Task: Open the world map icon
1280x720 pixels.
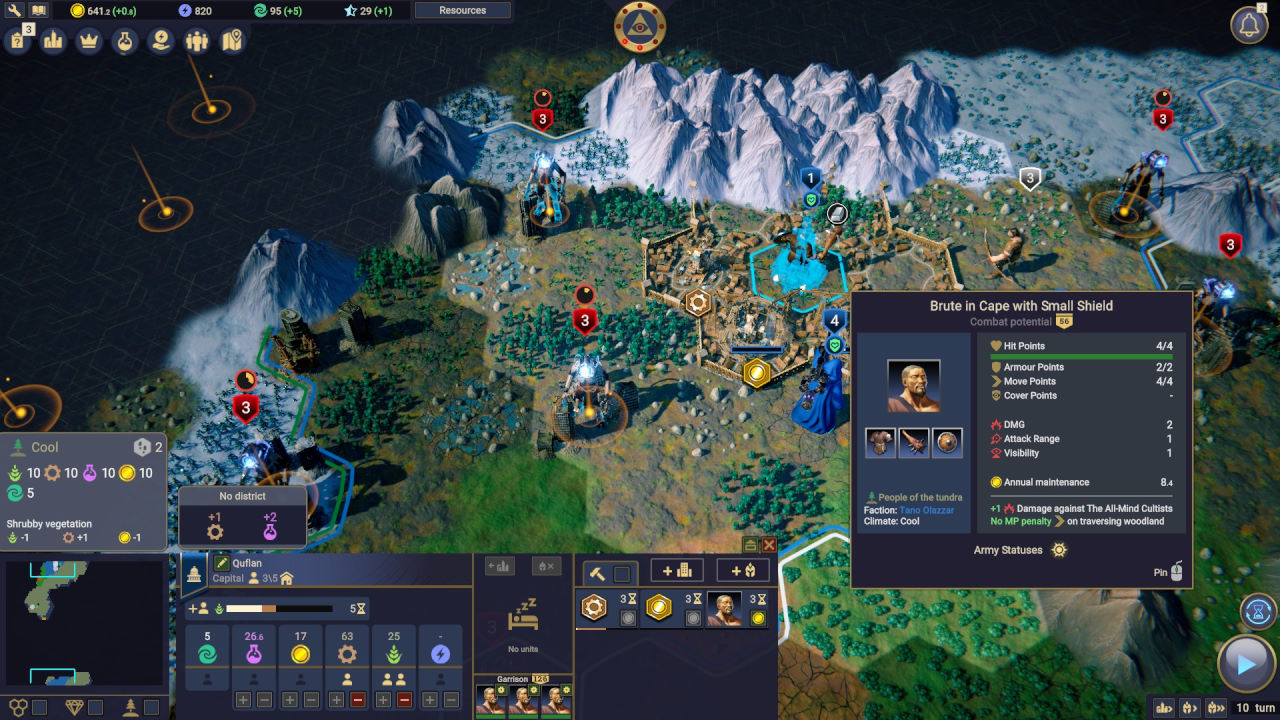Action: pos(232,41)
